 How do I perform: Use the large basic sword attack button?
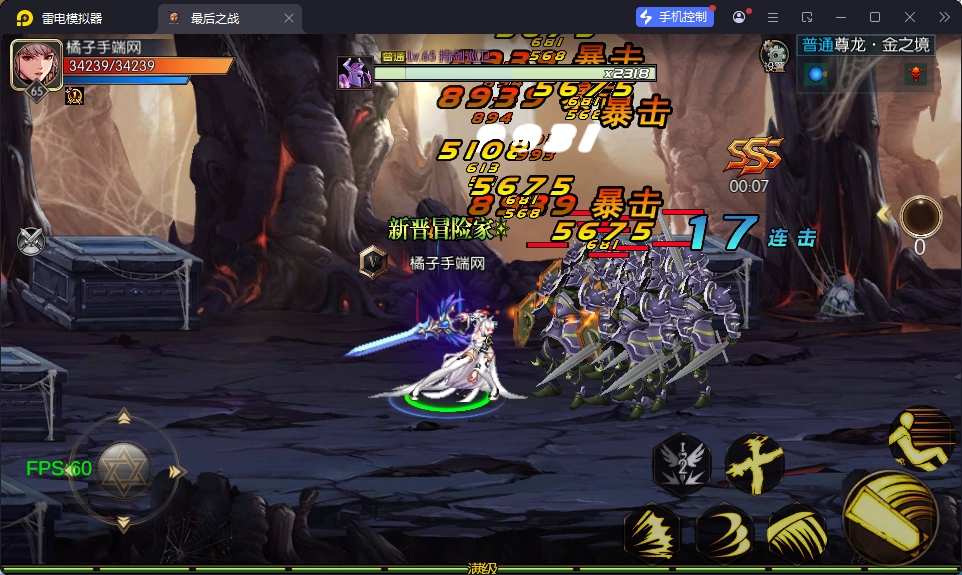click(890, 515)
